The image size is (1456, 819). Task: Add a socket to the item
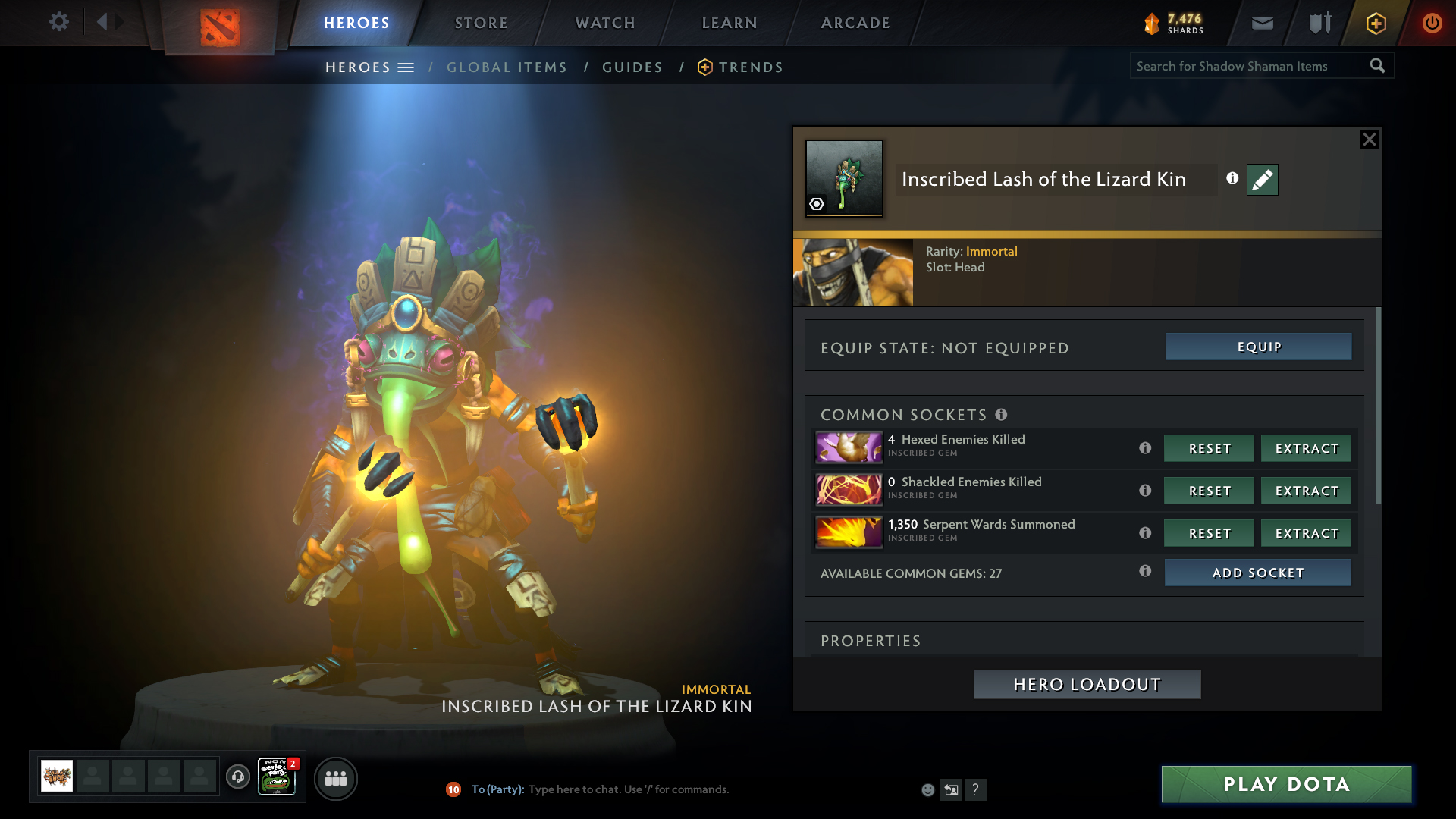[1257, 573]
